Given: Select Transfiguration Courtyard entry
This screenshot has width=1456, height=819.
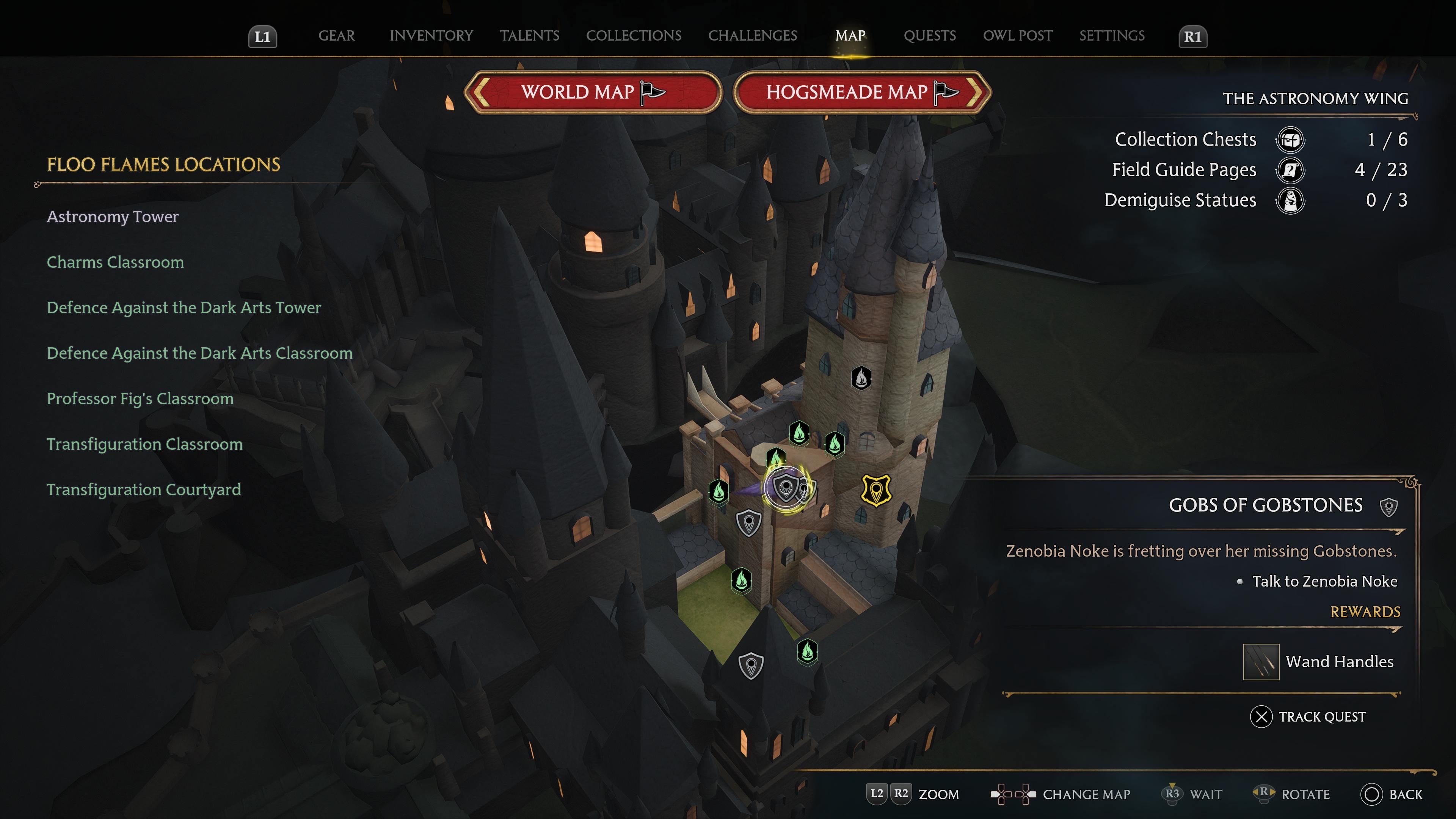Looking at the screenshot, I should click(x=144, y=490).
